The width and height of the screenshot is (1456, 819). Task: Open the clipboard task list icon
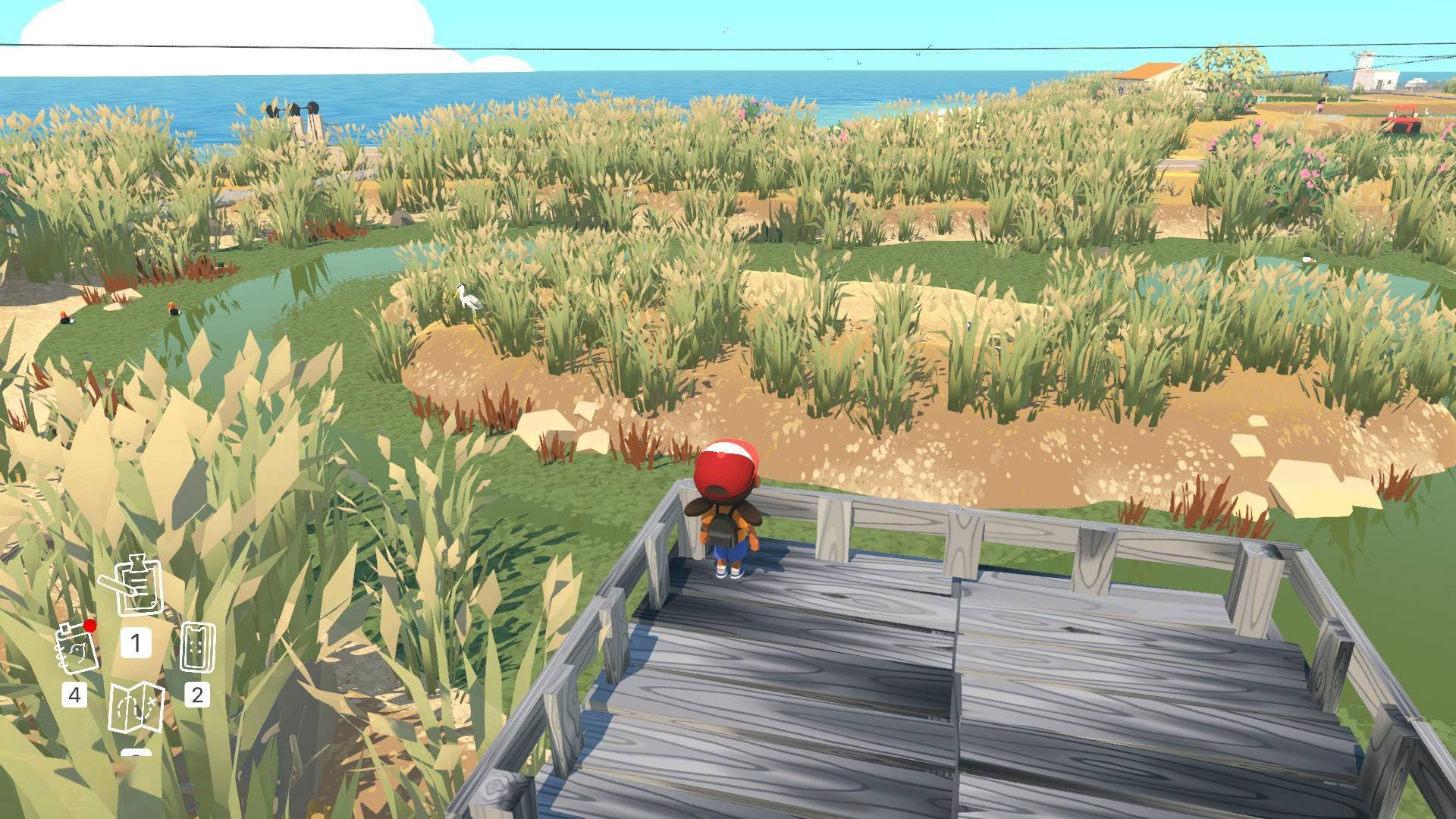[136, 587]
